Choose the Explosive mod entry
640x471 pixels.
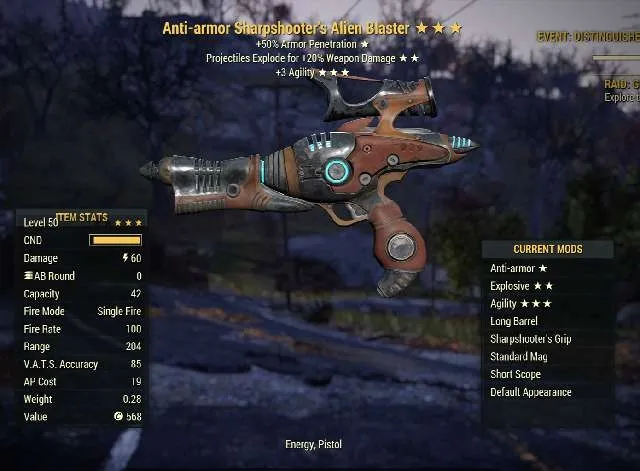548,286
